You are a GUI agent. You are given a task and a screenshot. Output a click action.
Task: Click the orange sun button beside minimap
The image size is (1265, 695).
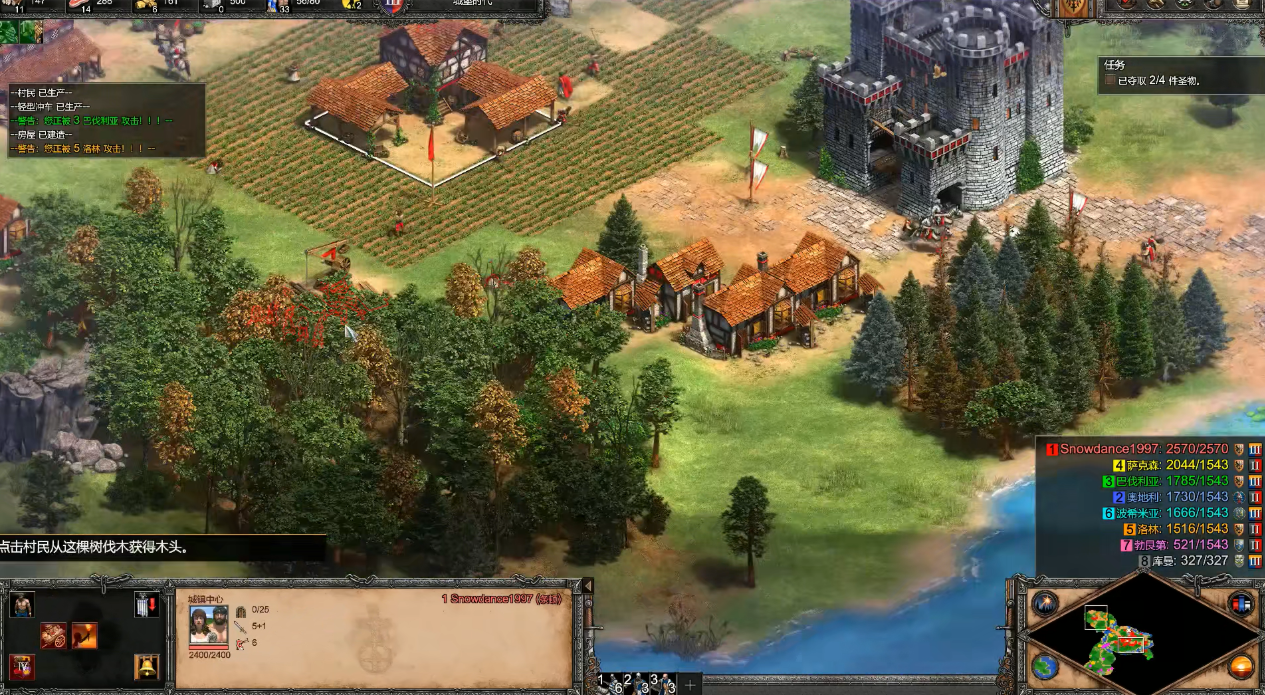pyautogui.click(x=1241, y=665)
